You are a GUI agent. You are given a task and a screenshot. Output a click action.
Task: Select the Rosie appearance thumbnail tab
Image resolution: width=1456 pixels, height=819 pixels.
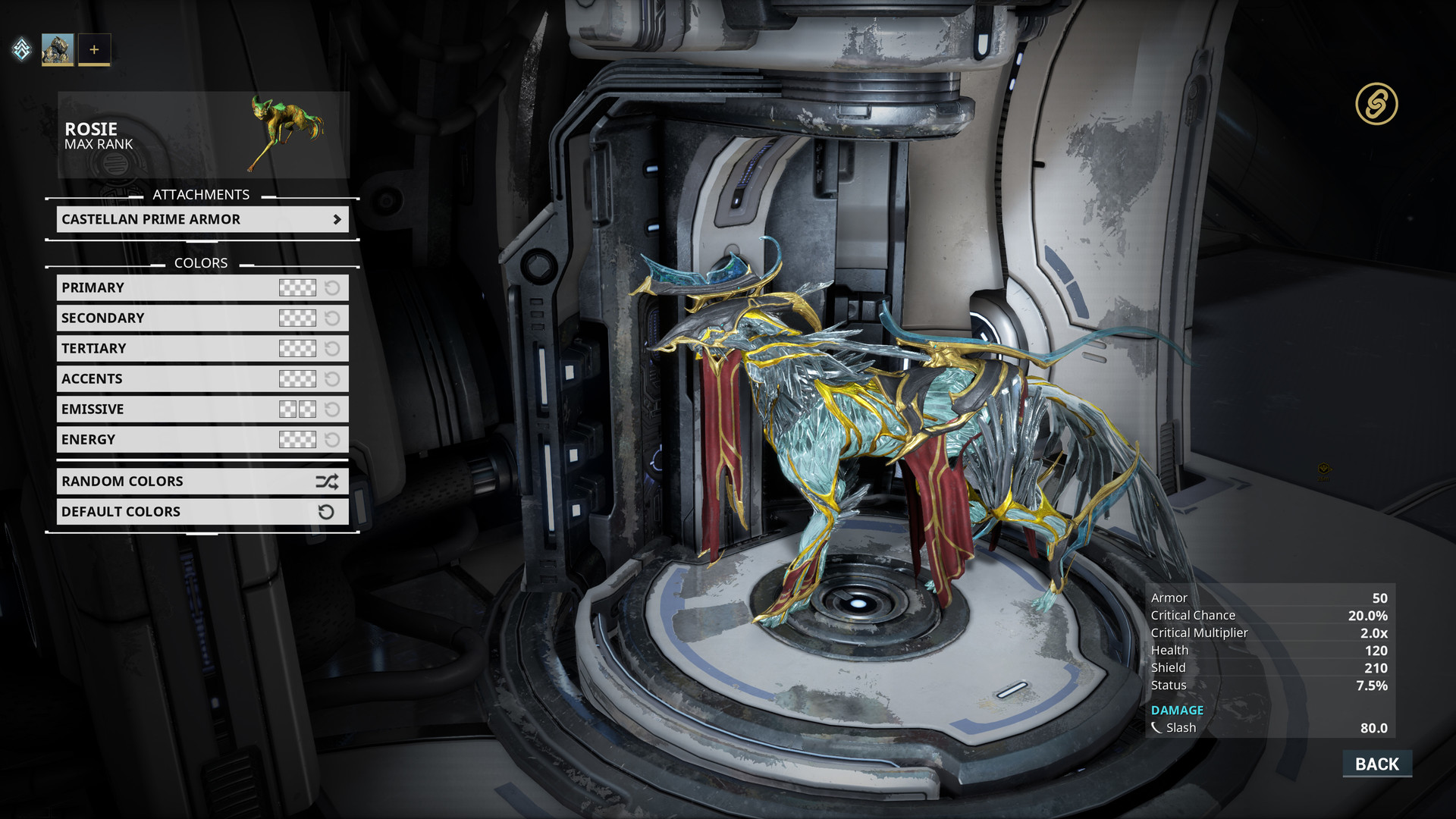(58, 50)
